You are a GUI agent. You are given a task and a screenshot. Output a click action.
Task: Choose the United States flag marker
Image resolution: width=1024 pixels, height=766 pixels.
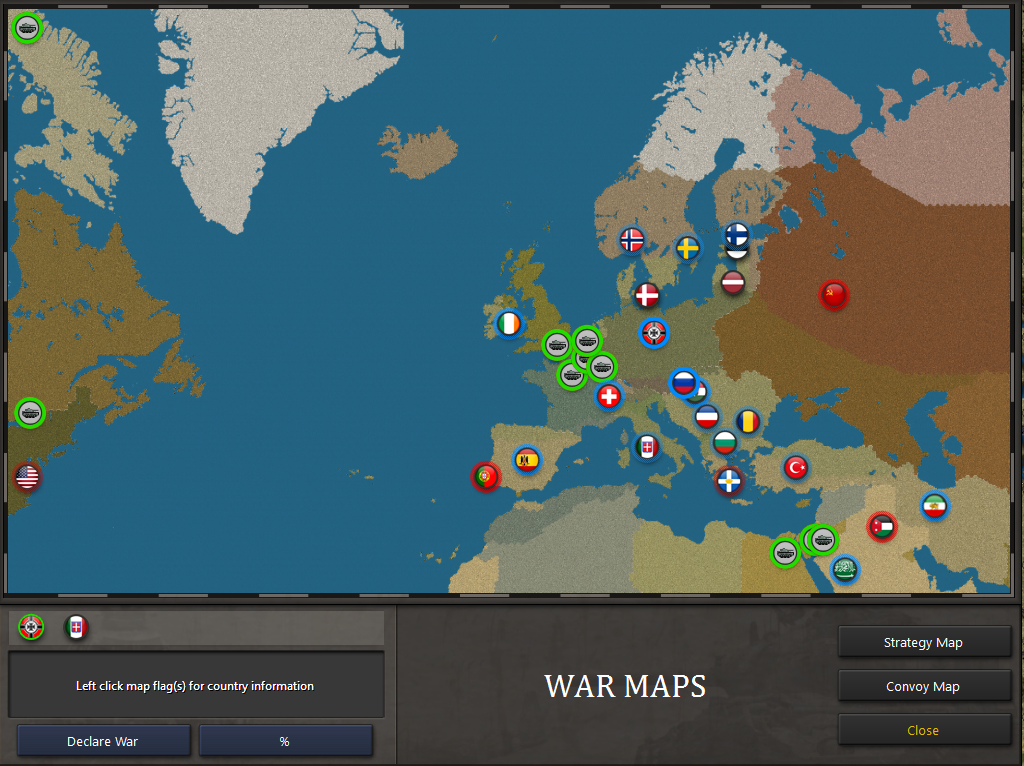(28, 477)
